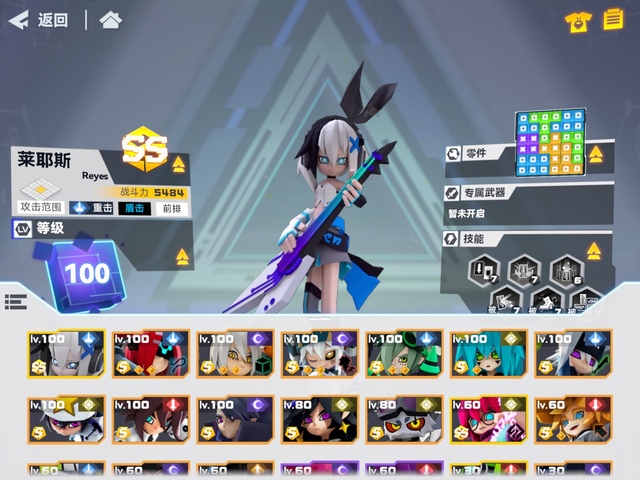Show the 攻击范围 attack range grid
The image size is (640, 480).
(x=41, y=195)
